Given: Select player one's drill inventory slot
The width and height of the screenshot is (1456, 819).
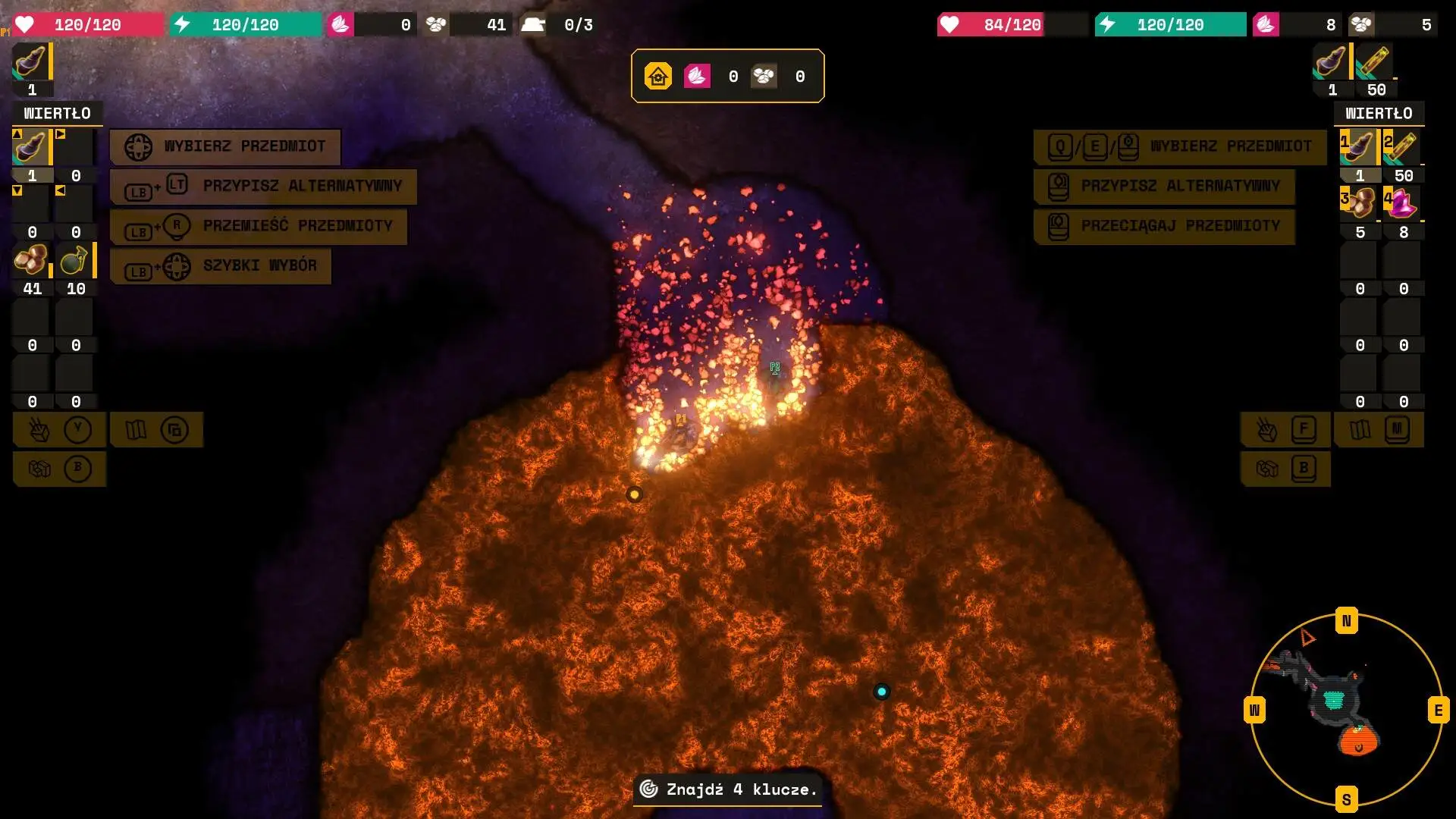Looking at the screenshot, I should (x=31, y=147).
